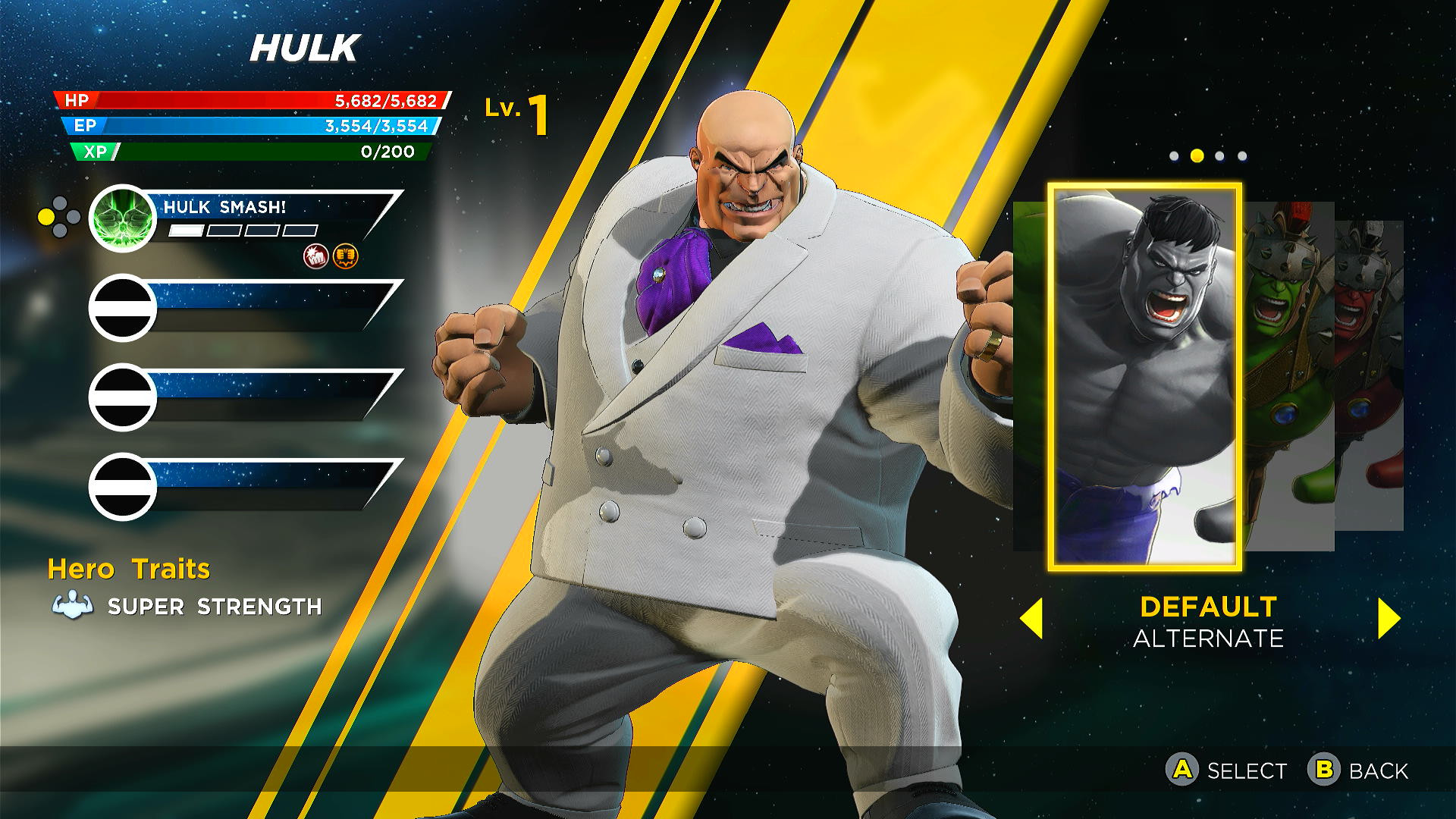Select the fourth costume pagination dot

[1242, 155]
